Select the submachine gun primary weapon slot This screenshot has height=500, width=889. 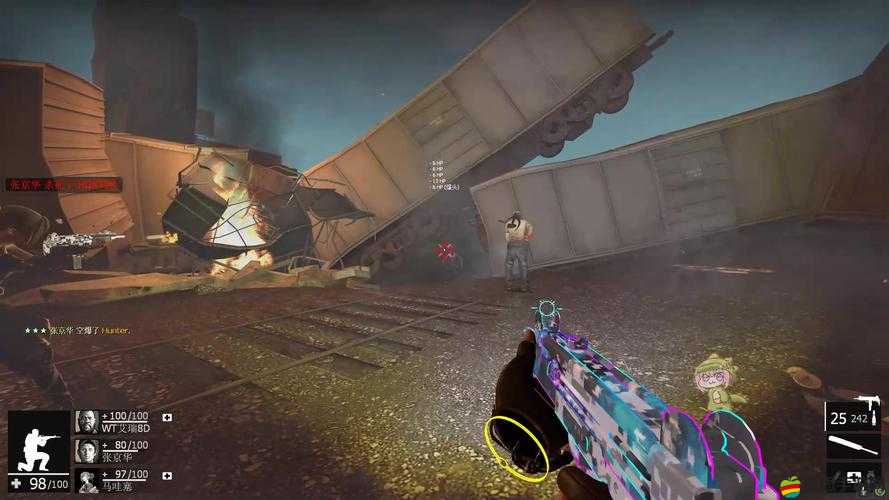click(x=853, y=415)
